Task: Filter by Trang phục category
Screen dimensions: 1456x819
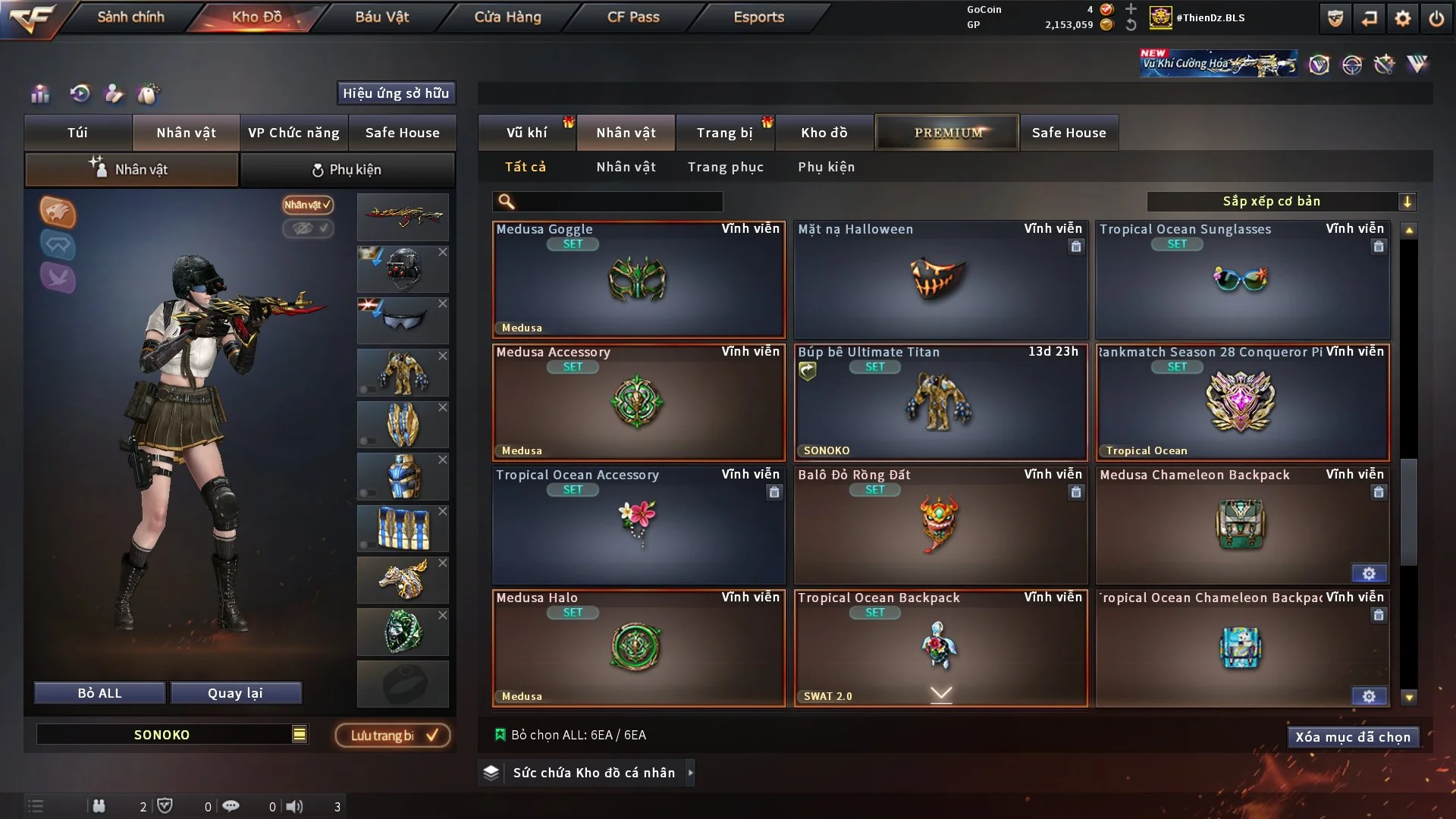Action: (725, 167)
